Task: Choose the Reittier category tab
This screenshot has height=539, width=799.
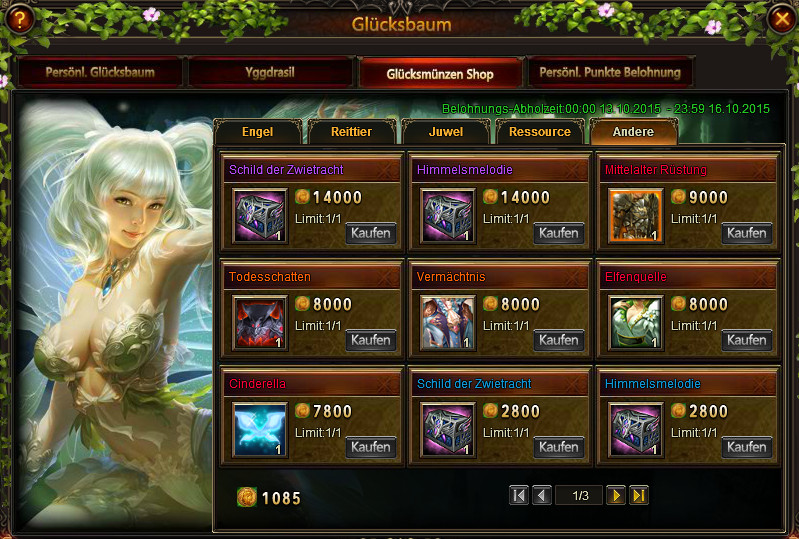Action: [x=348, y=132]
